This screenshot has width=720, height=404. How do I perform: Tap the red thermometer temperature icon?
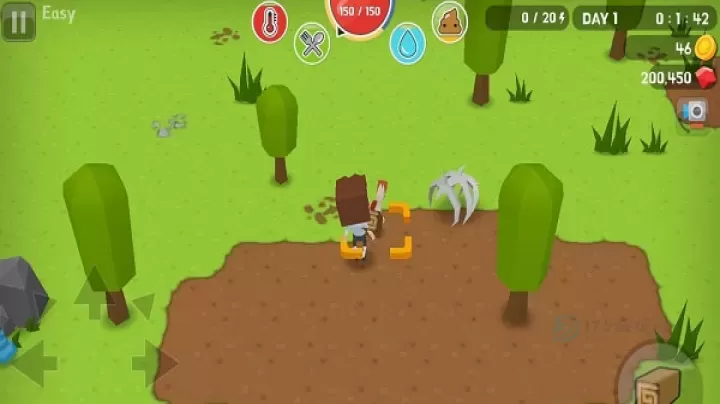point(270,21)
